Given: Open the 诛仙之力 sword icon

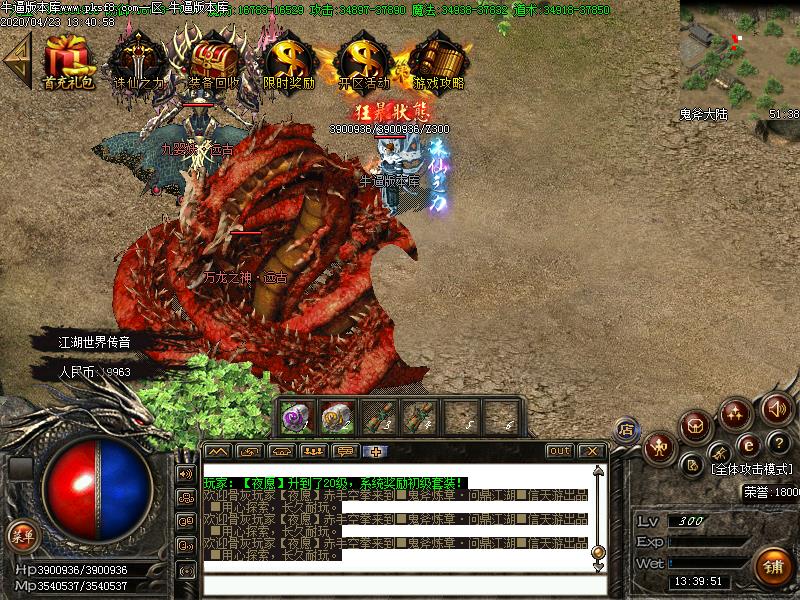Looking at the screenshot, I should 137,61.
